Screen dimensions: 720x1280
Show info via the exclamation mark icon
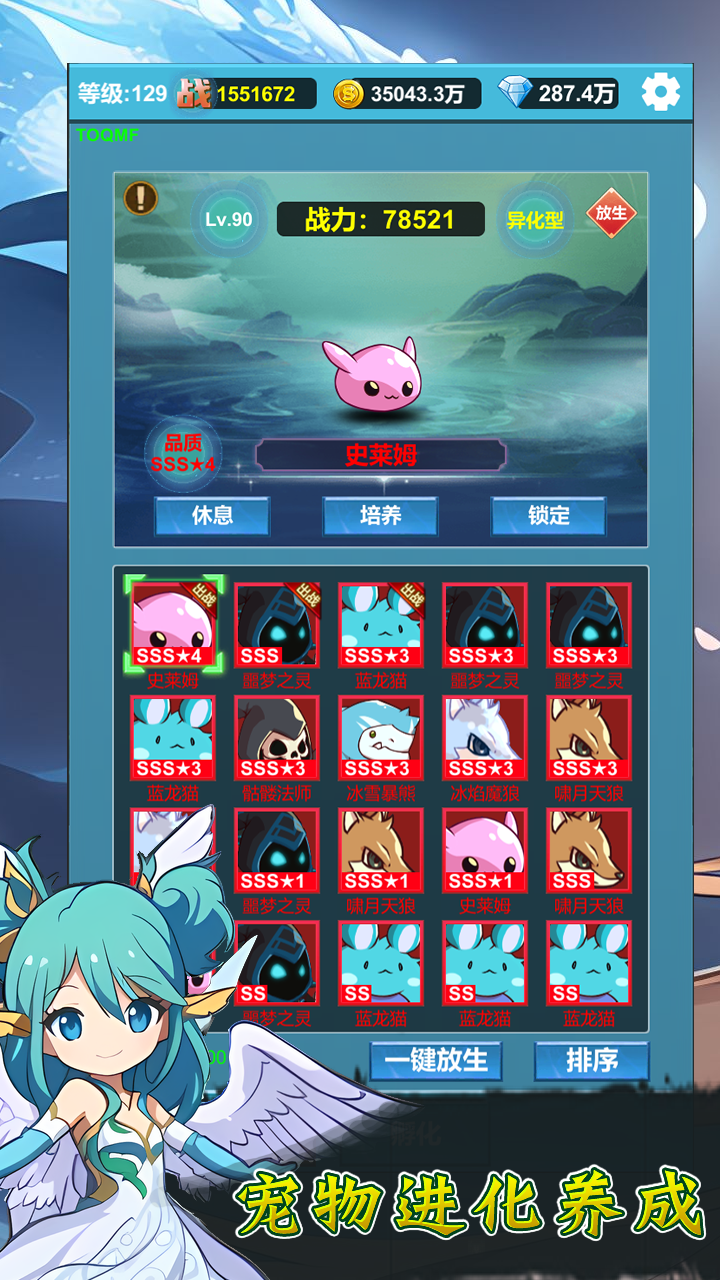coord(141,198)
